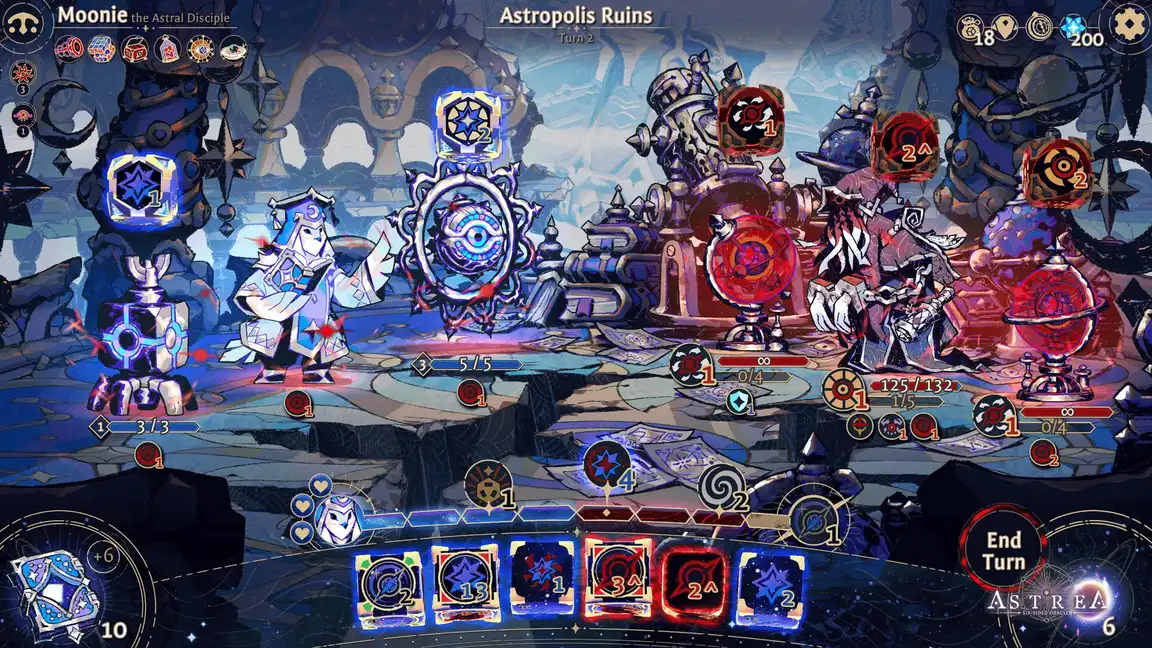Image resolution: width=1152 pixels, height=648 pixels.
Task: Activate the gold virtue marked 1
Action: click(x=488, y=484)
